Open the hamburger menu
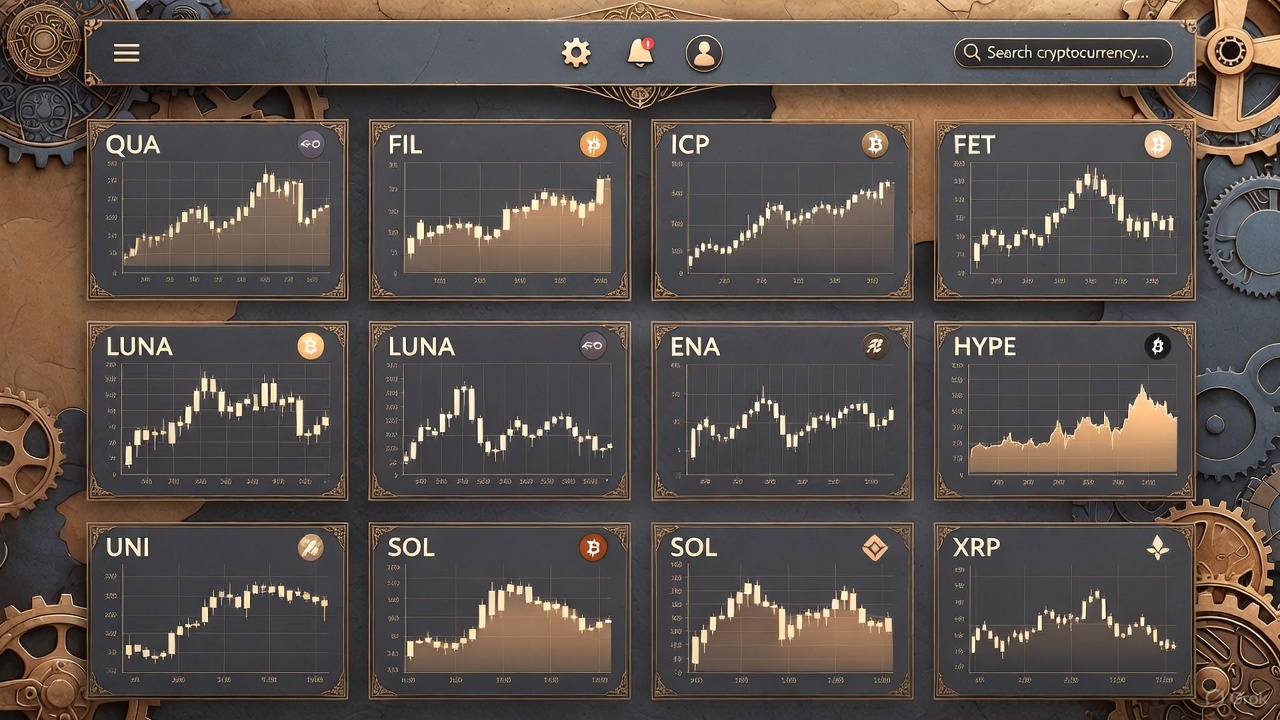This screenshot has height=720, width=1280. click(x=127, y=53)
